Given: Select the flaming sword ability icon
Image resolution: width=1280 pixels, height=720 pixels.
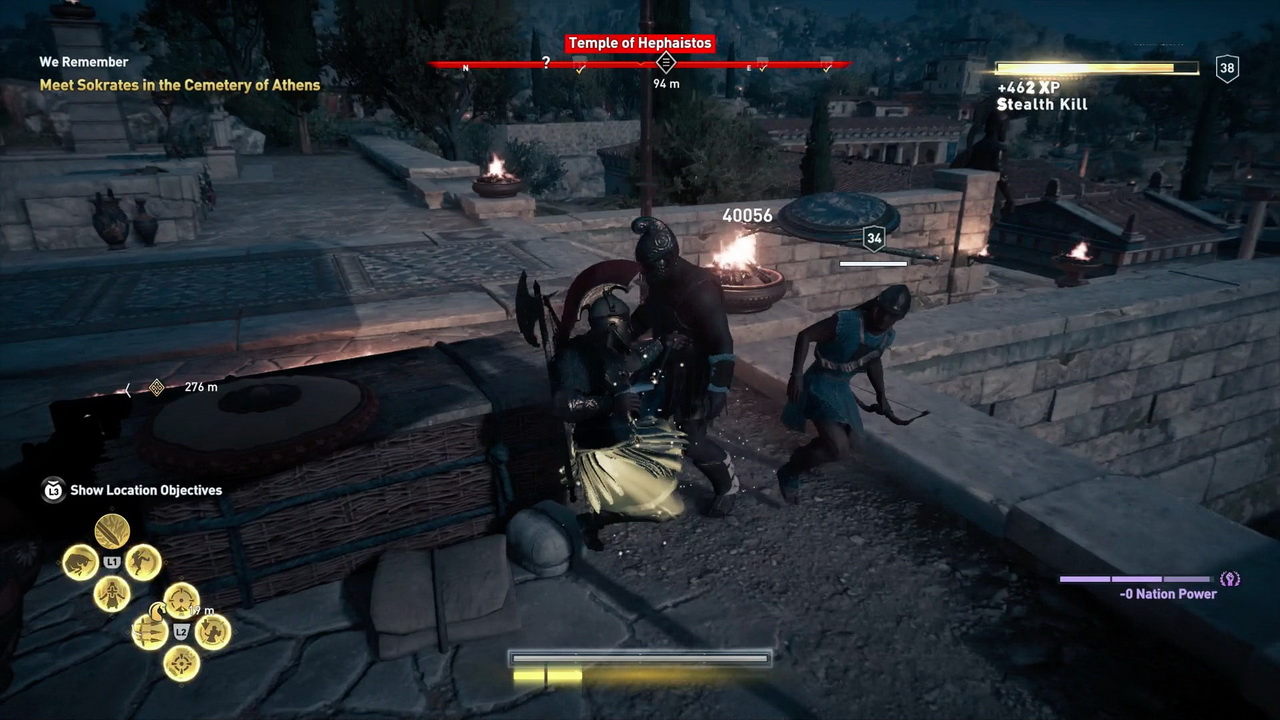Looking at the screenshot, I should pos(112,530).
